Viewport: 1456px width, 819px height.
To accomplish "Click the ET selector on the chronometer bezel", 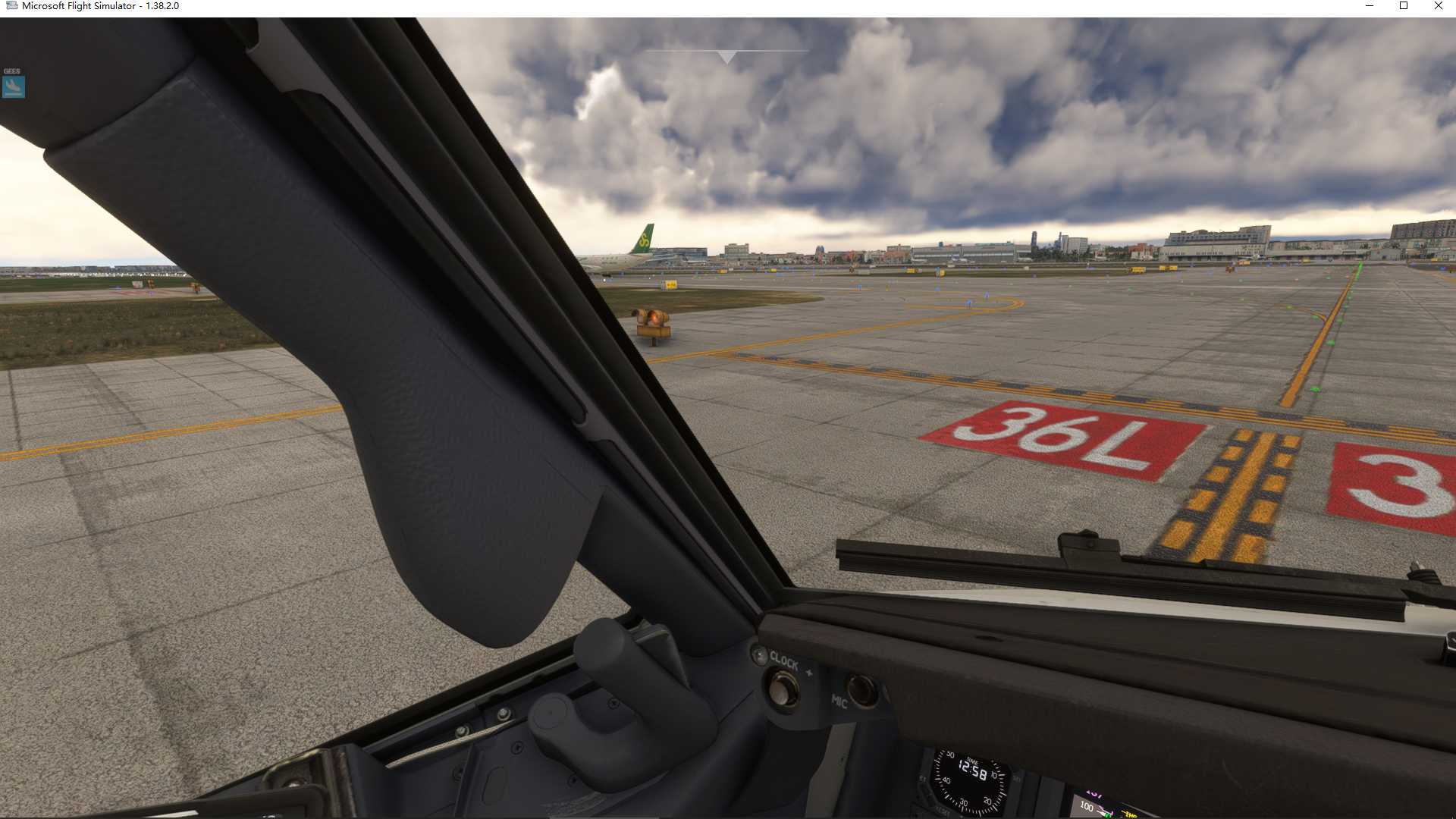I will (x=921, y=779).
